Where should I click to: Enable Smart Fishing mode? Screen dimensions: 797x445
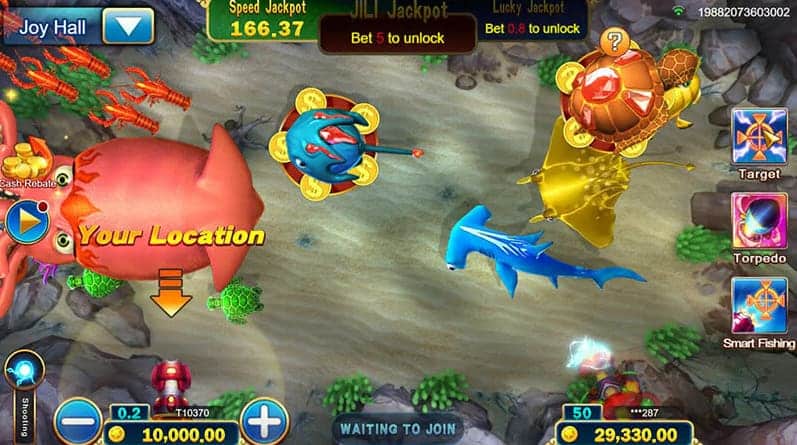759,305
